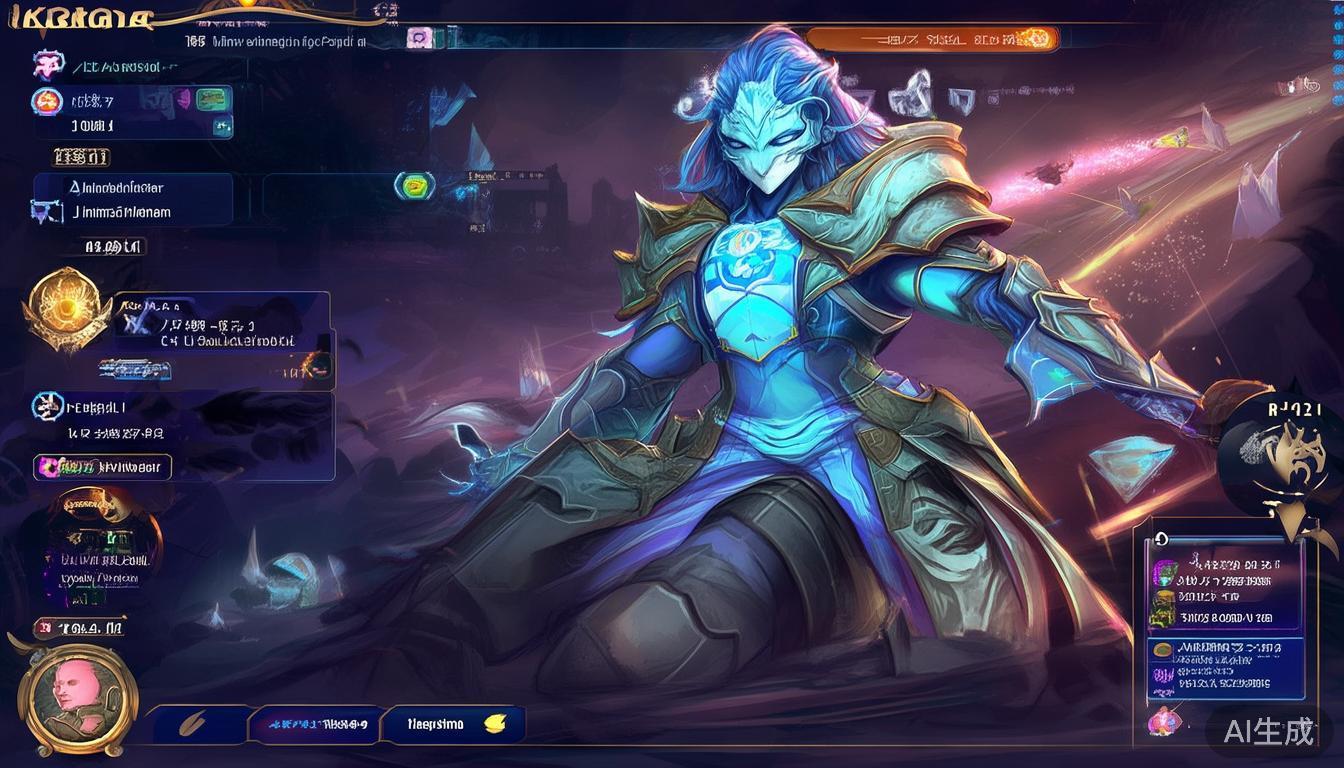1344x768 pixels.
Task: Open the golden glowing orb emblem
Action: (x=66, y=307)
